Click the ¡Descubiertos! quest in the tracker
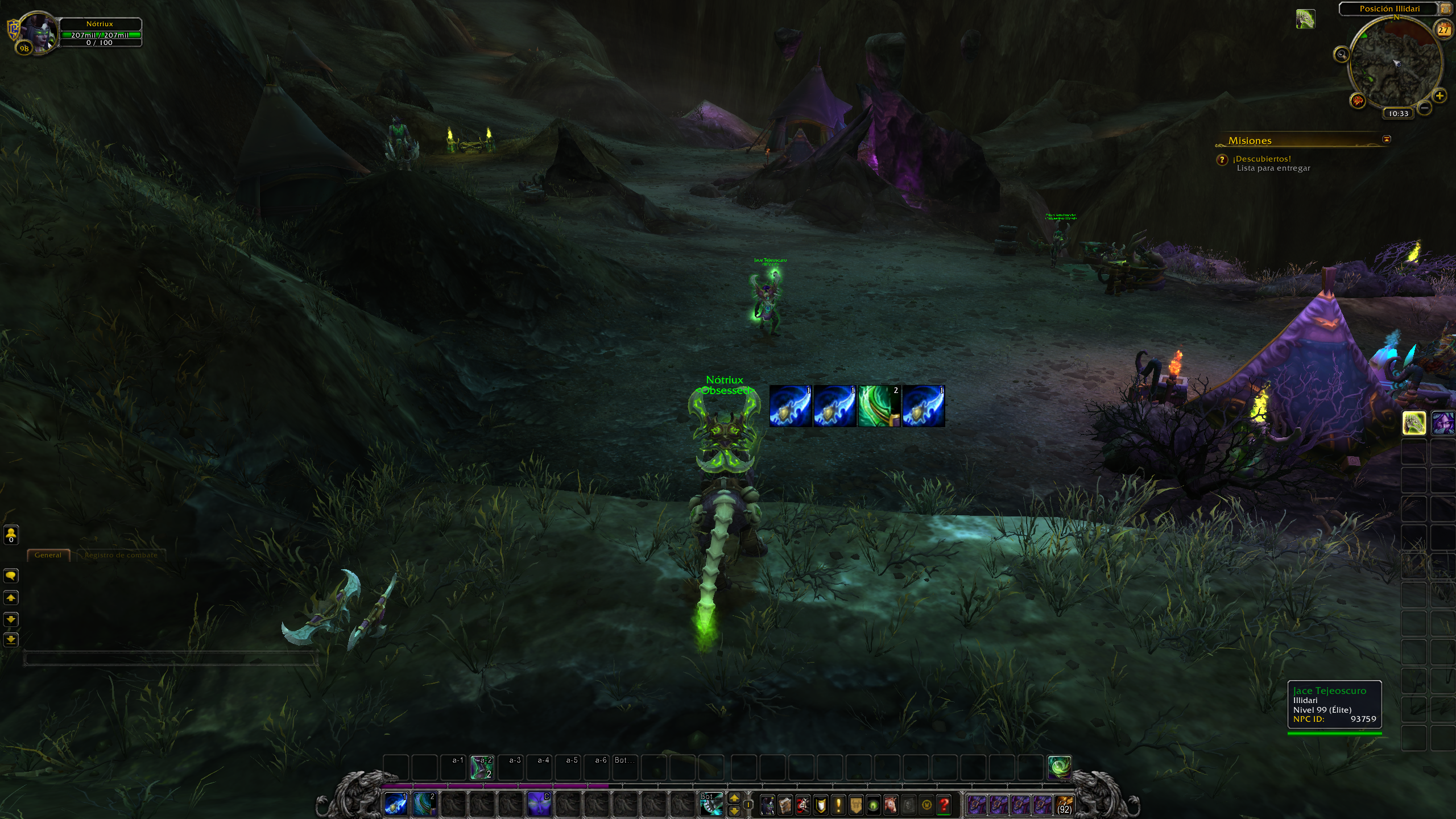 click(1261, 159)
